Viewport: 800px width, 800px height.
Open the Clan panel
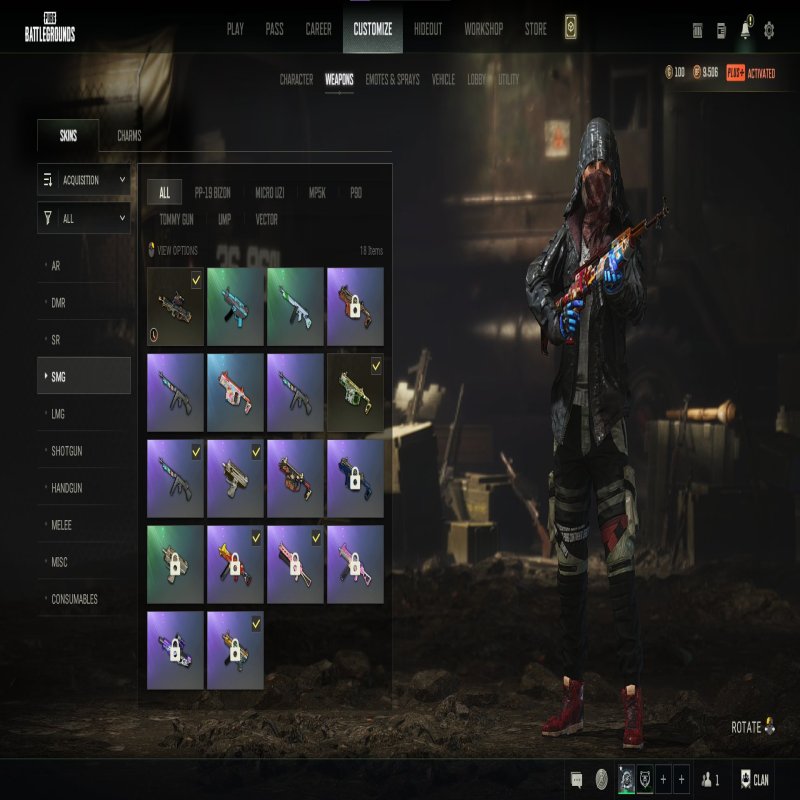coord(754,779)
